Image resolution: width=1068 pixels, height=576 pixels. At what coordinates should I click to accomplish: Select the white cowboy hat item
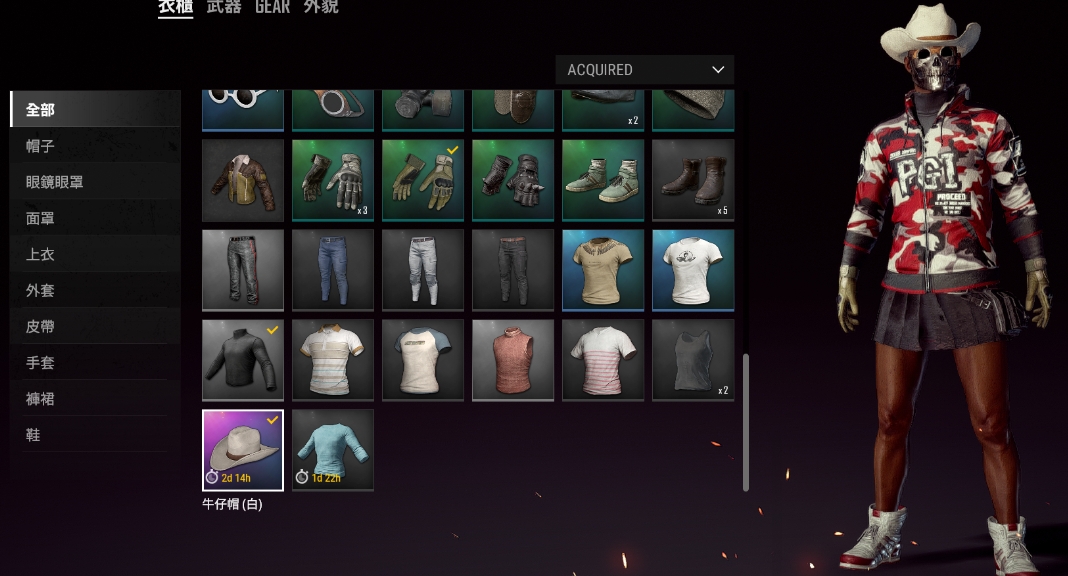(243, 449)
